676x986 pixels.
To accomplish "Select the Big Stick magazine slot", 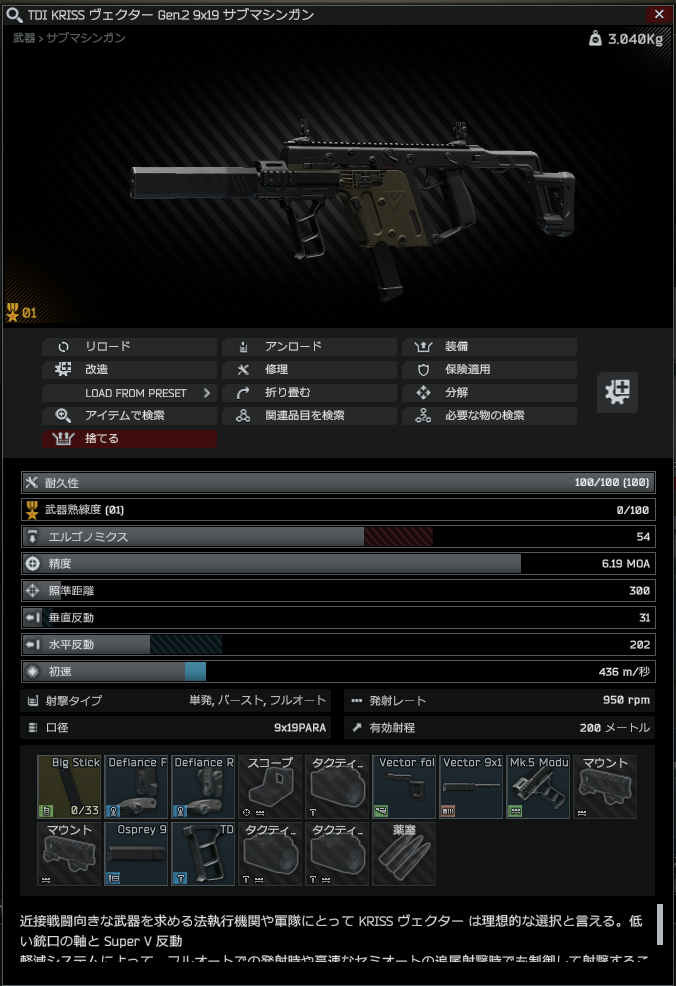I will (x=69, y=787).
